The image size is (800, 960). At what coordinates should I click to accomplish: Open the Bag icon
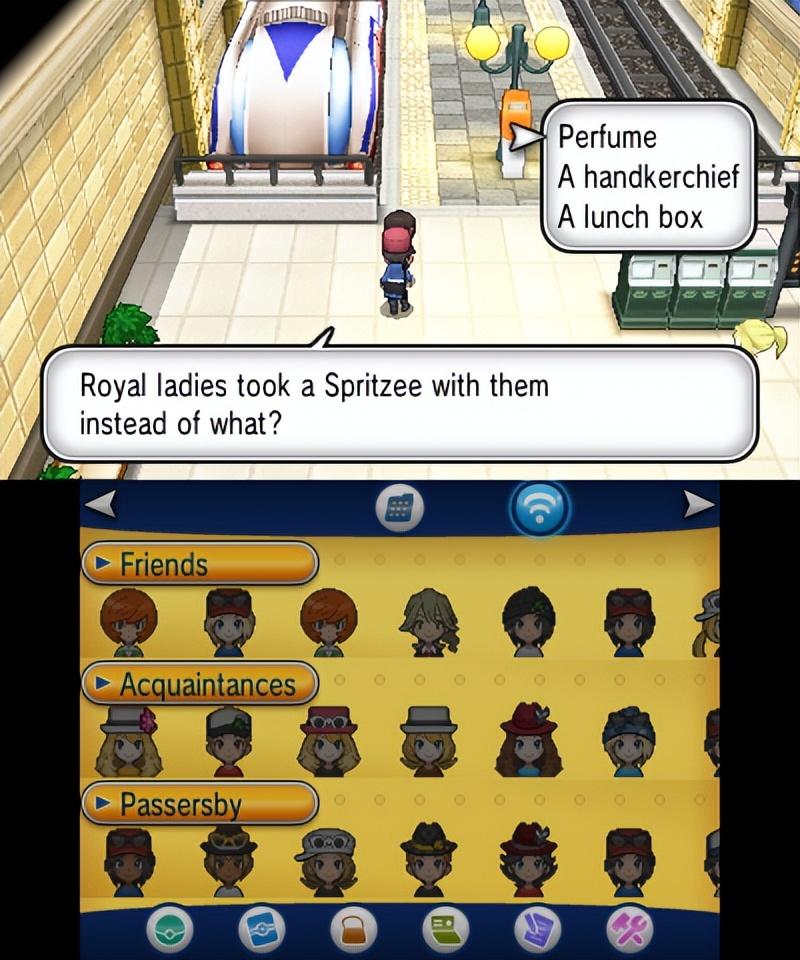[x=350, y=931]
